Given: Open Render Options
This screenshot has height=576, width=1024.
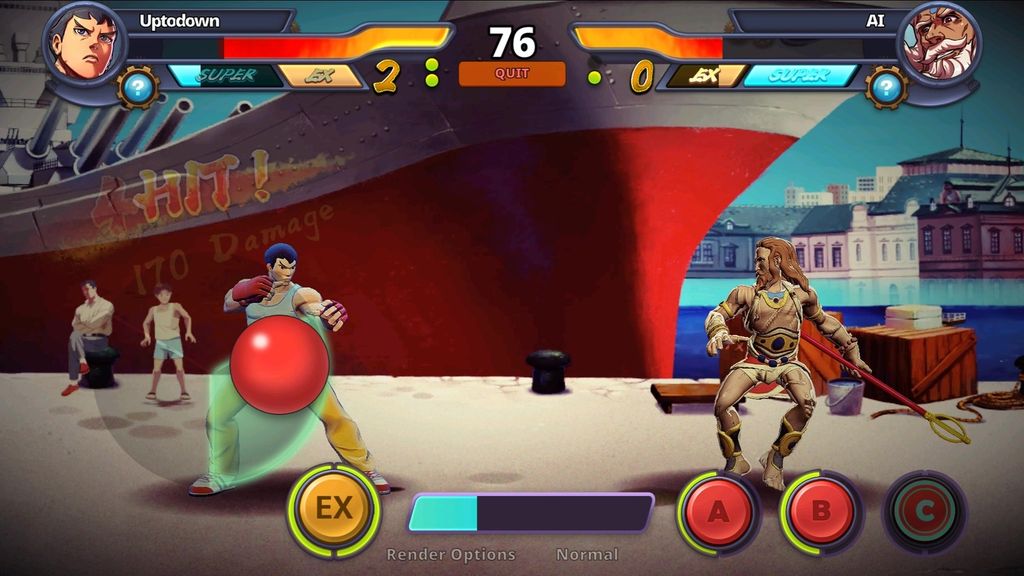Looking at the screenshot, I should pyautogui.click(x=451, y=554).
